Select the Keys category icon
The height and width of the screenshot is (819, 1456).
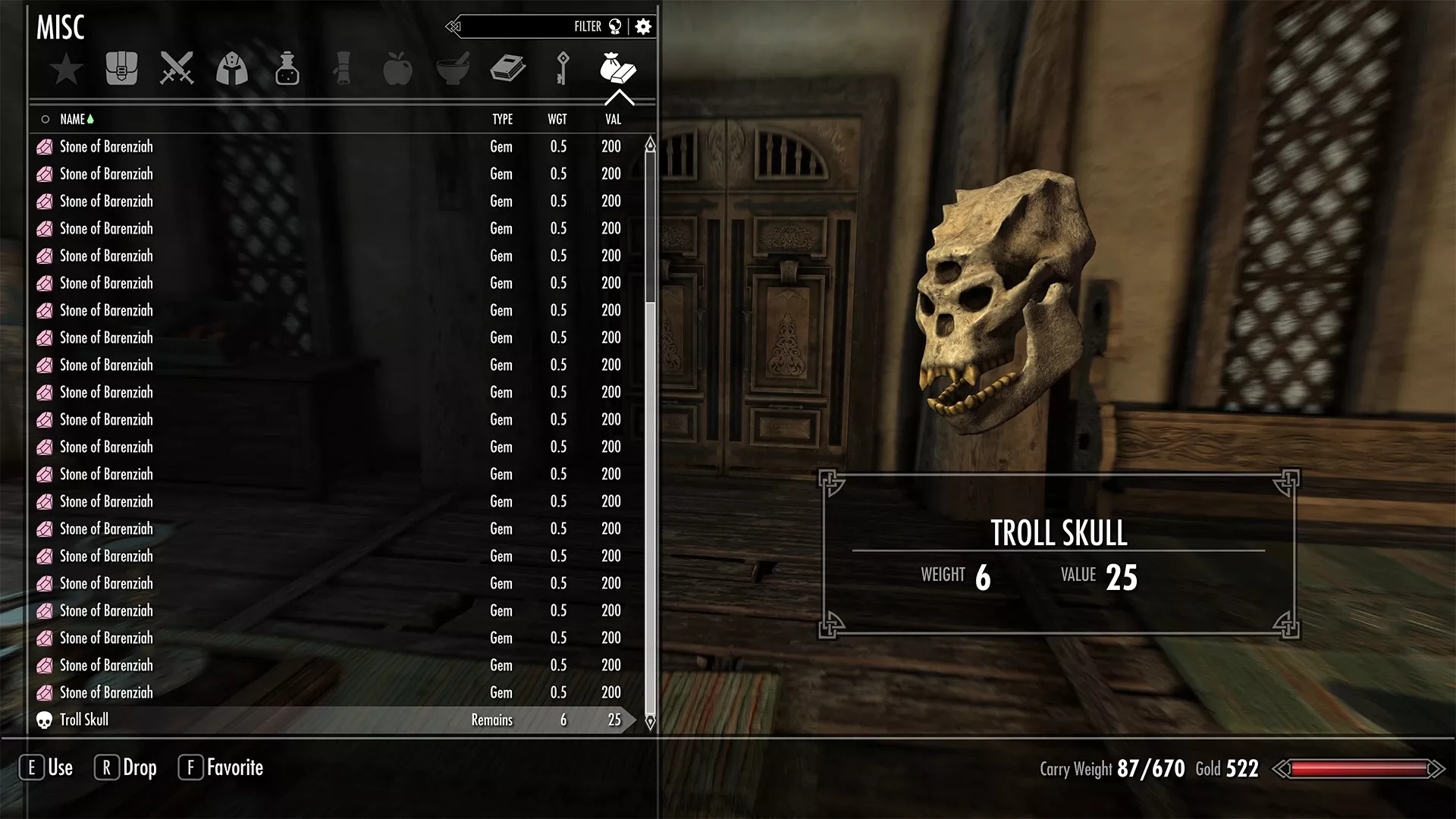pos(561,68)
